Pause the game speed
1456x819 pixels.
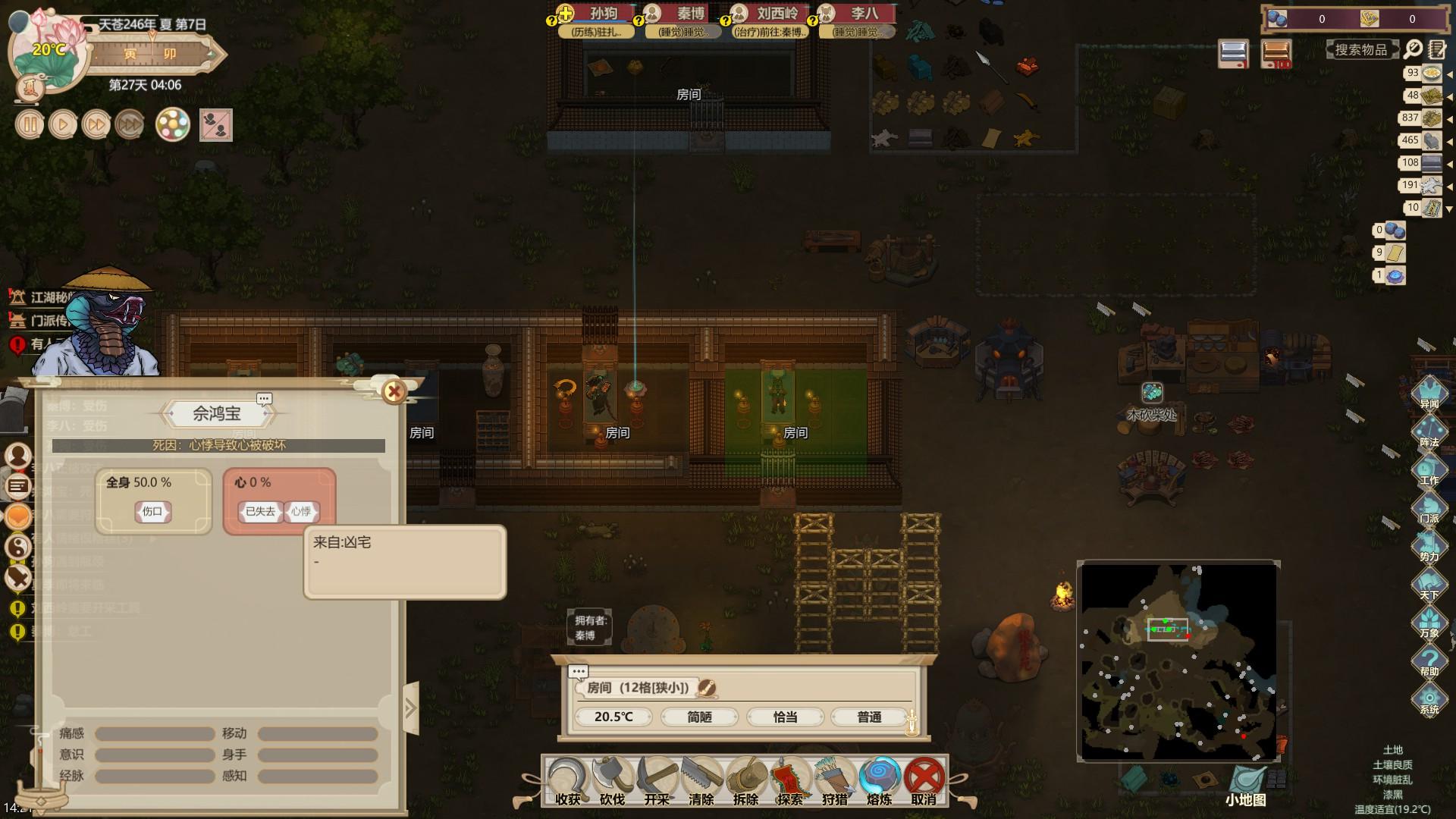tap(30, 124)
